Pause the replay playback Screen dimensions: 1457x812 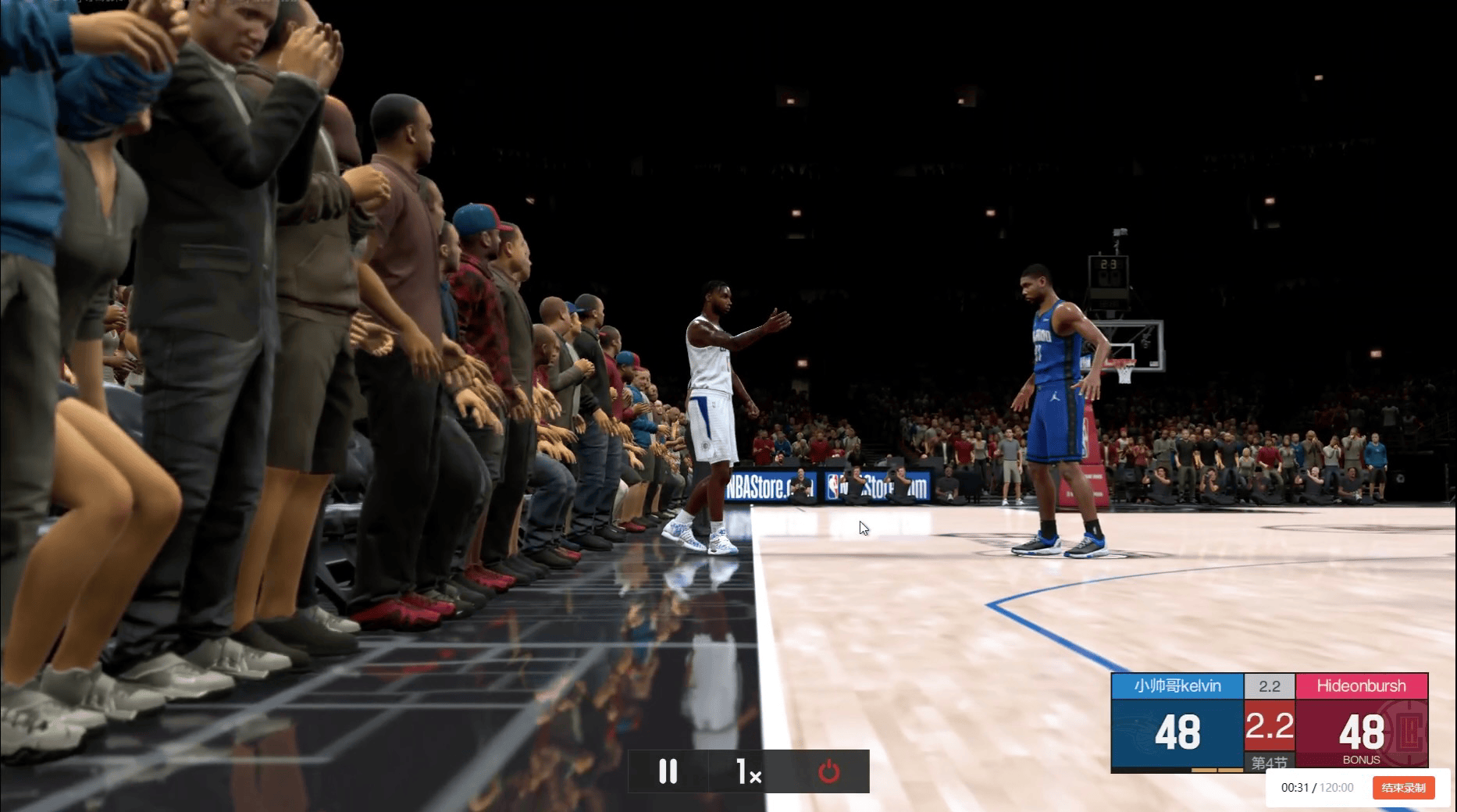coord(668,771)
